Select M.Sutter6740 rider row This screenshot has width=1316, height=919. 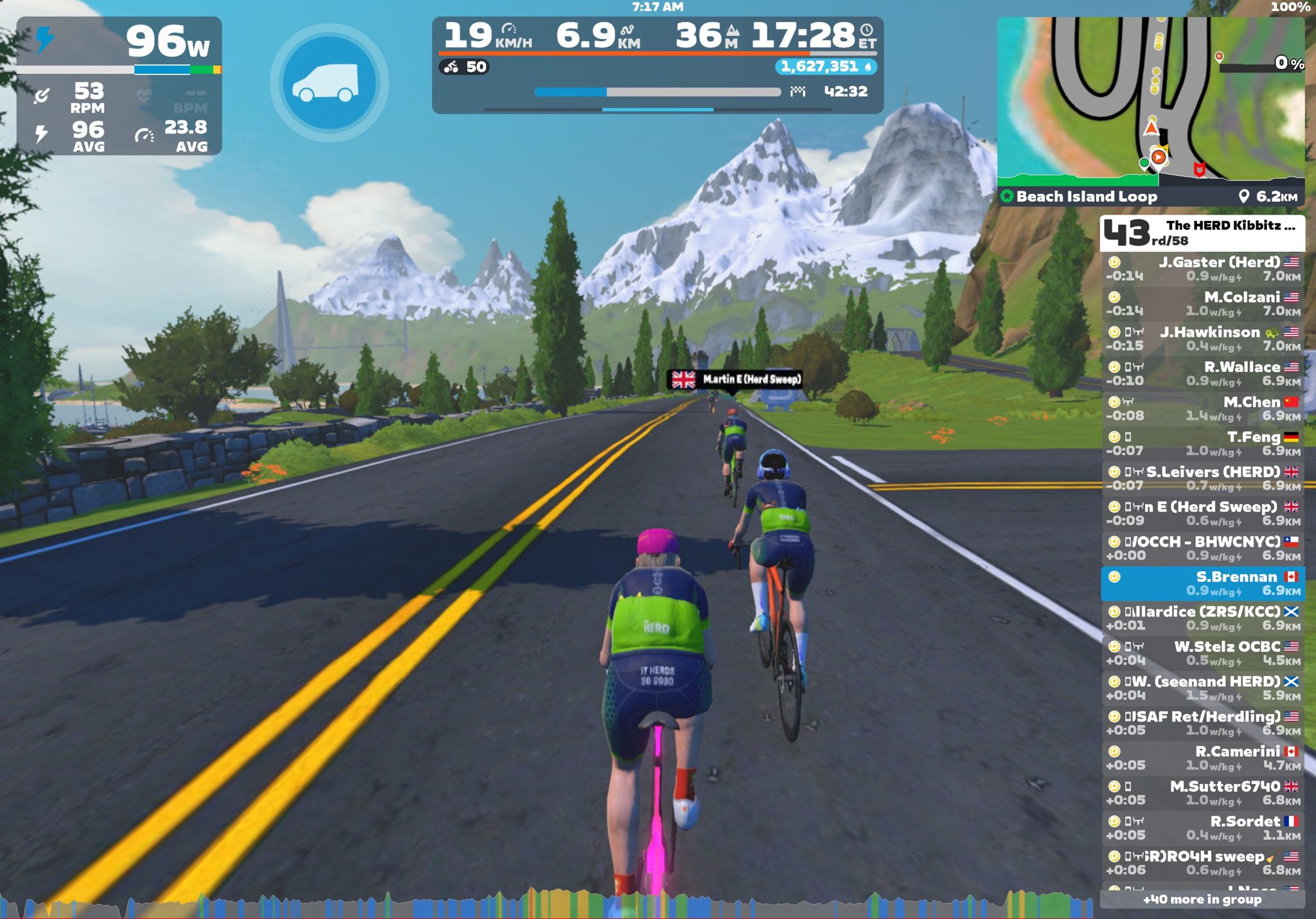(x=1202, y=792)
